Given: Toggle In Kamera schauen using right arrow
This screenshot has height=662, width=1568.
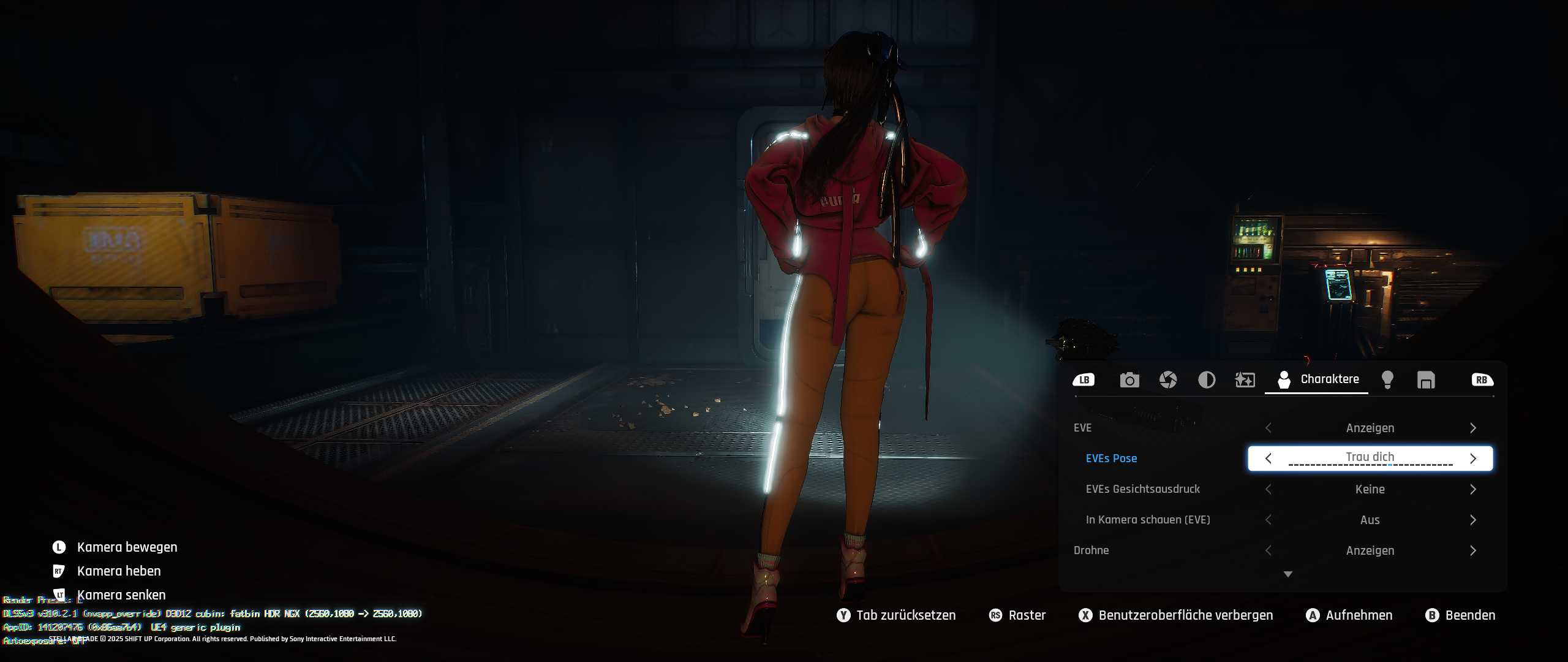Looking at the screenshot, I should pos(1473,520).
